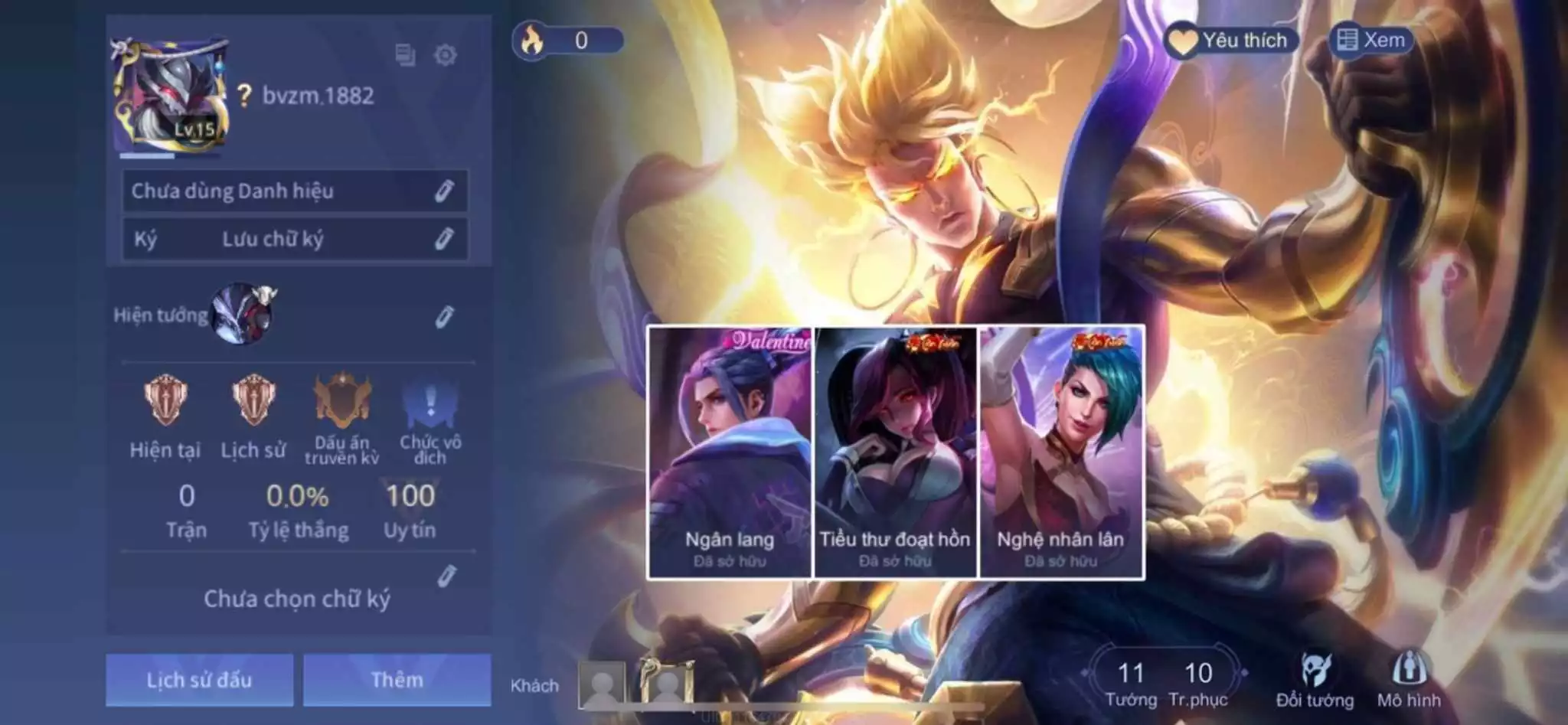The image size is (1568, 725).
Task: Change the Hiện tướng displayed hero
Action: 444,316
